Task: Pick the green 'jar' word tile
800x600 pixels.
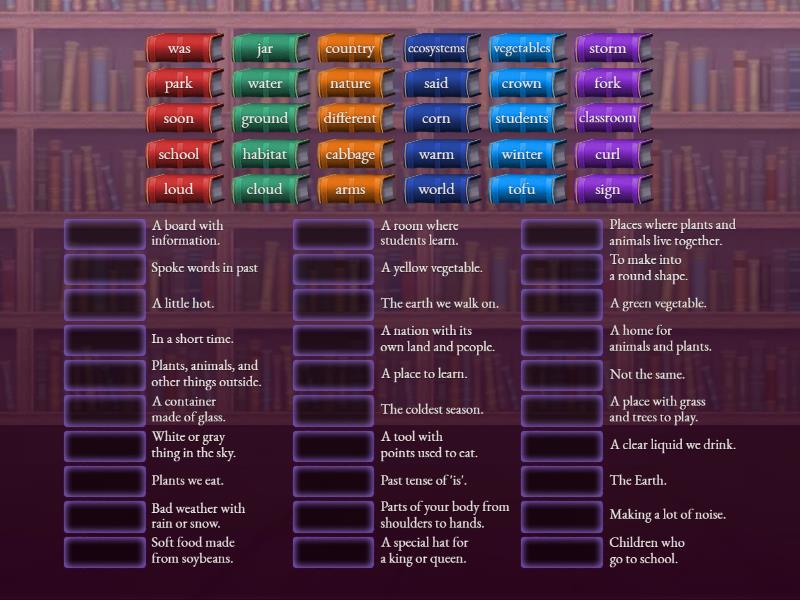Action: (x=265, y=48)
